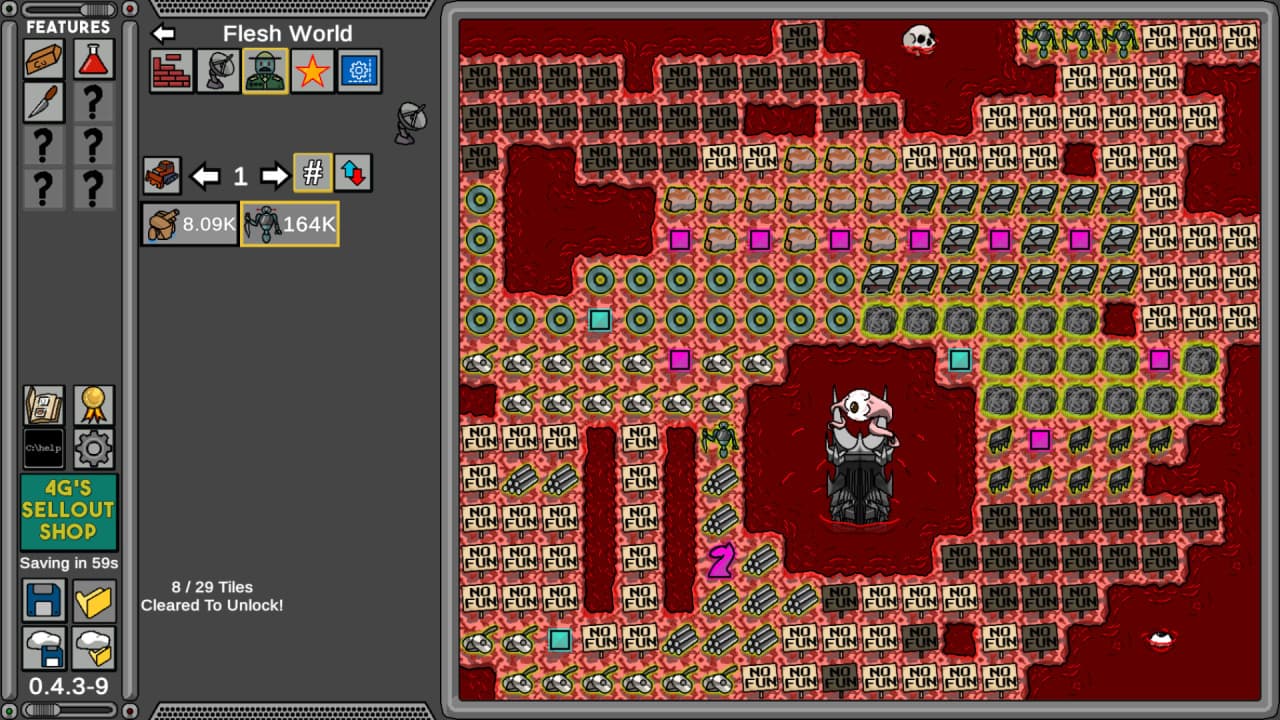Click the blue and red swap arrows

353,174
